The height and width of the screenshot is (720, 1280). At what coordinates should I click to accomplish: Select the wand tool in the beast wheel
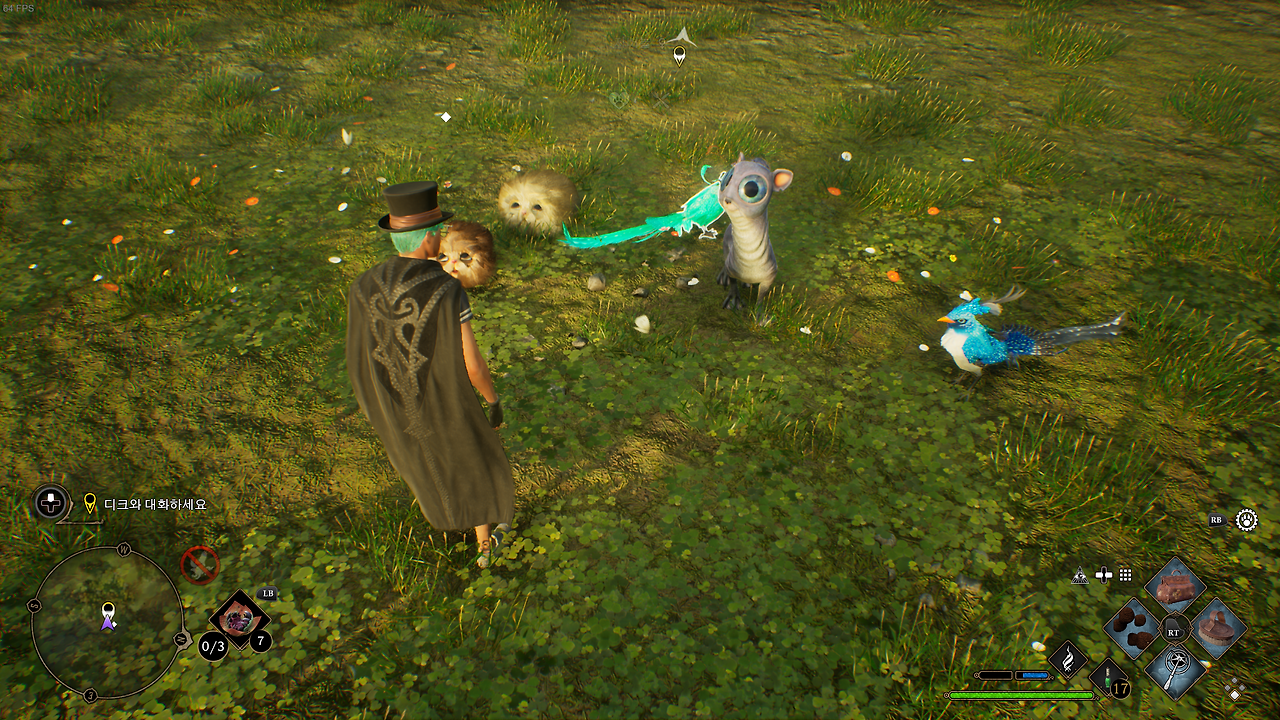1175,673
